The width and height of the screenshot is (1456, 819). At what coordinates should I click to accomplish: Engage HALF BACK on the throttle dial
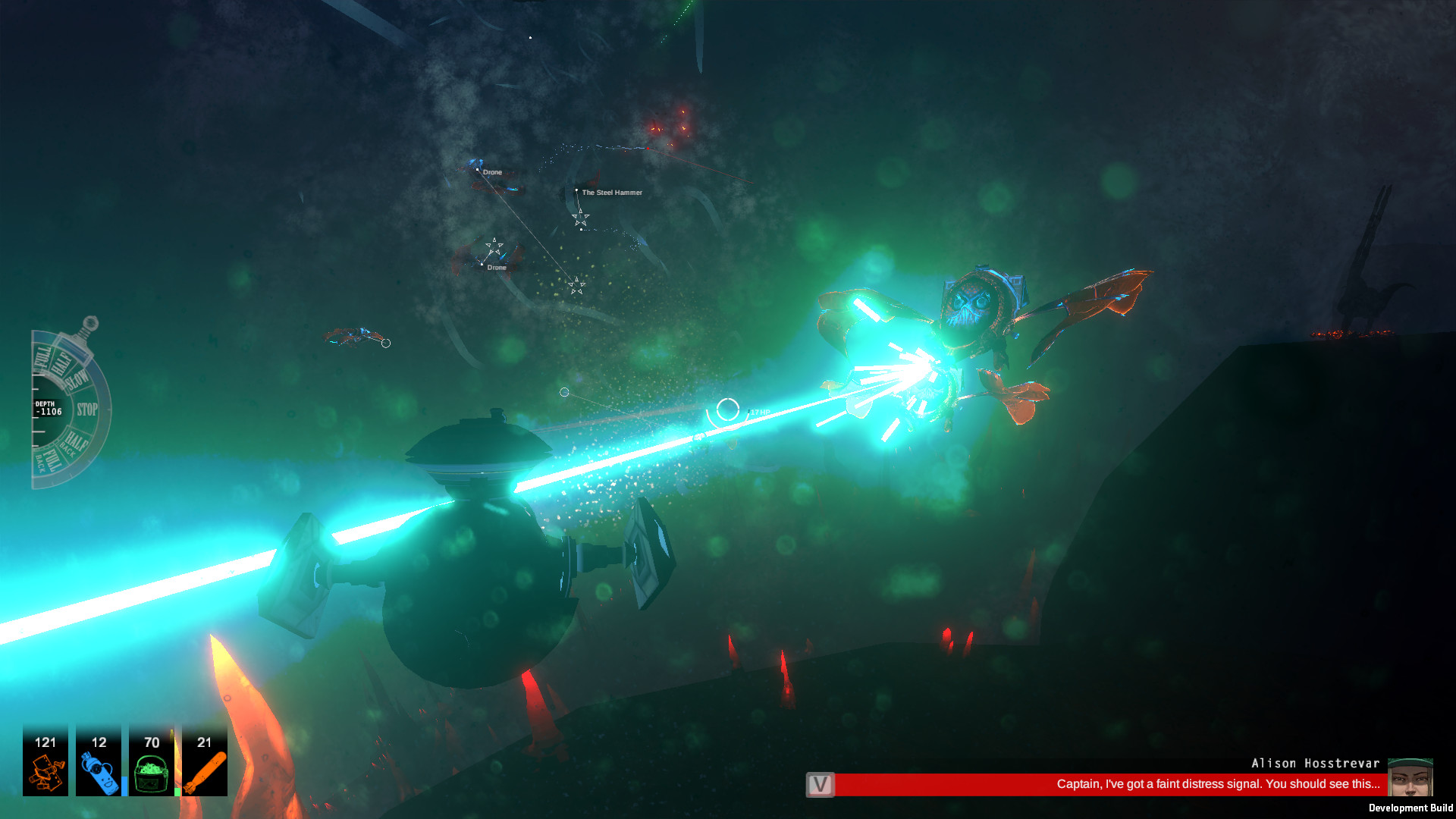coord(76,441)
